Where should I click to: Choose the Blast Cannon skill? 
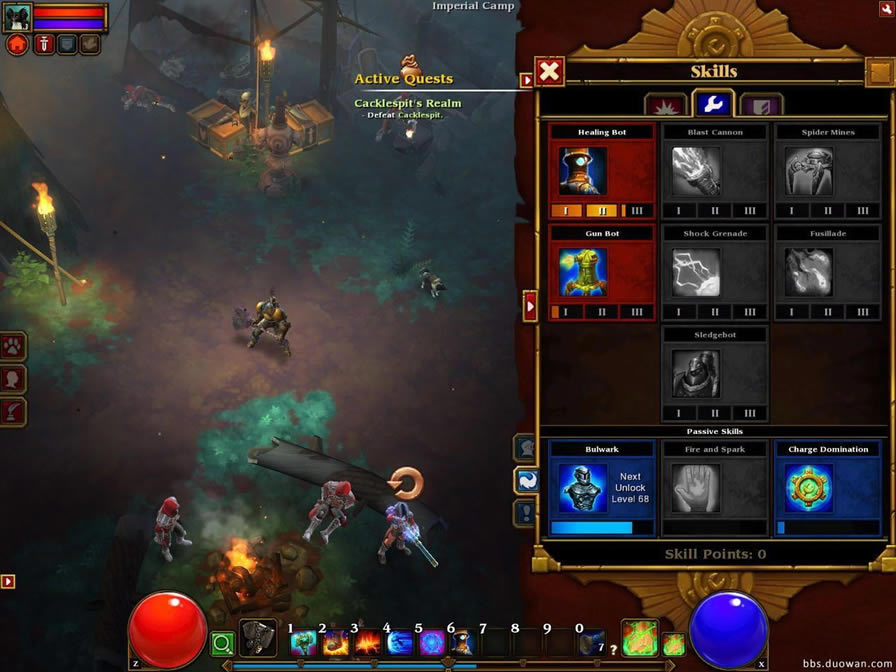[x=695, y=170]
